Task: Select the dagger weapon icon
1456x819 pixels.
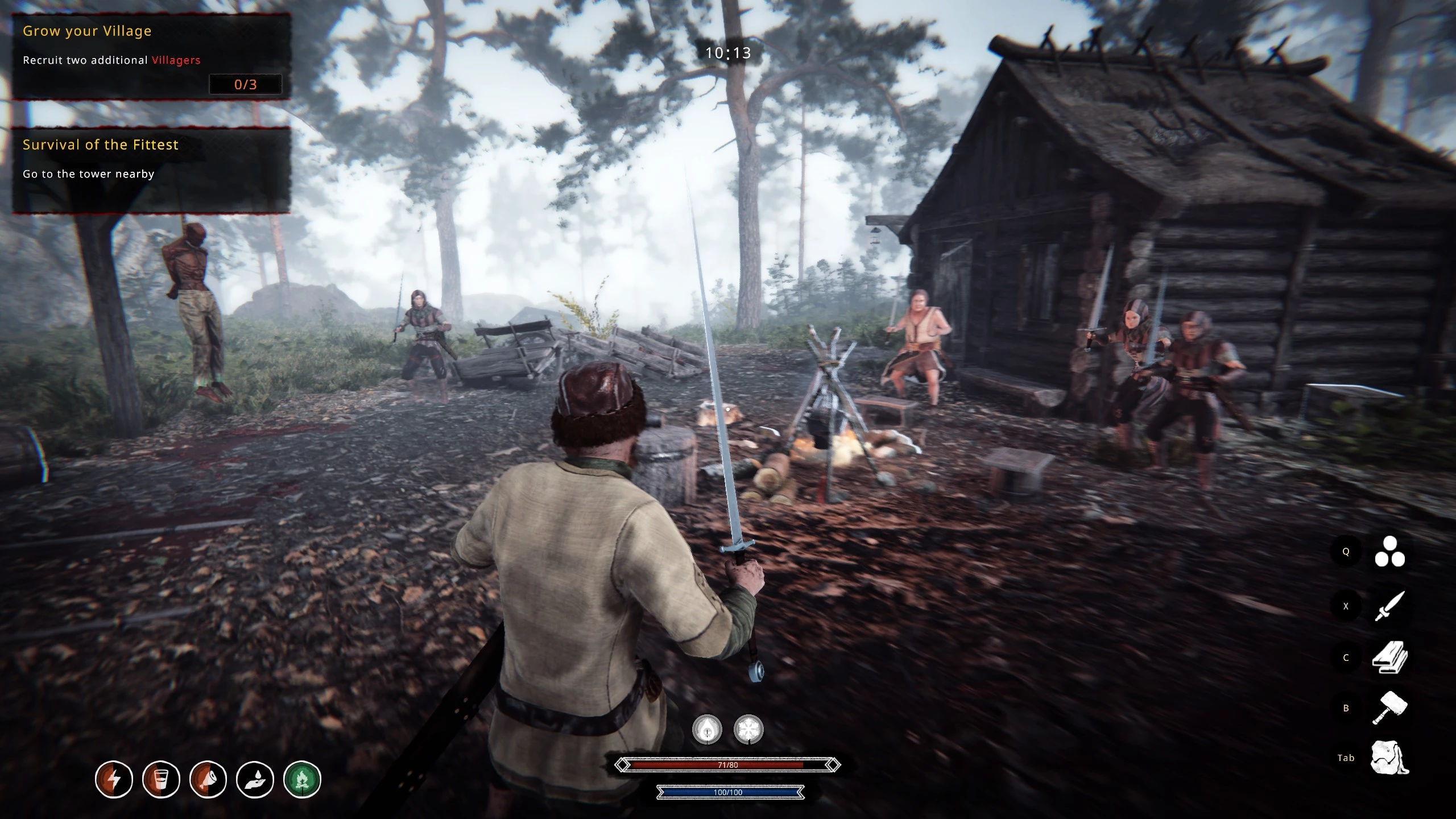Action: (x=1389, y=606)
